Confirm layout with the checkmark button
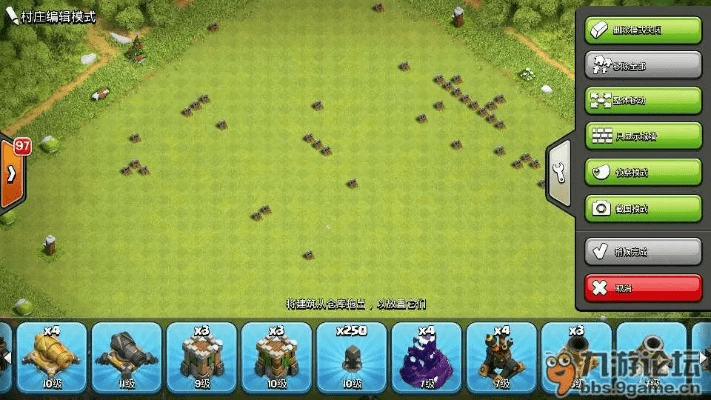Image resolution: width=711 pixels, height=400 pixels. [x=643, y=251]
